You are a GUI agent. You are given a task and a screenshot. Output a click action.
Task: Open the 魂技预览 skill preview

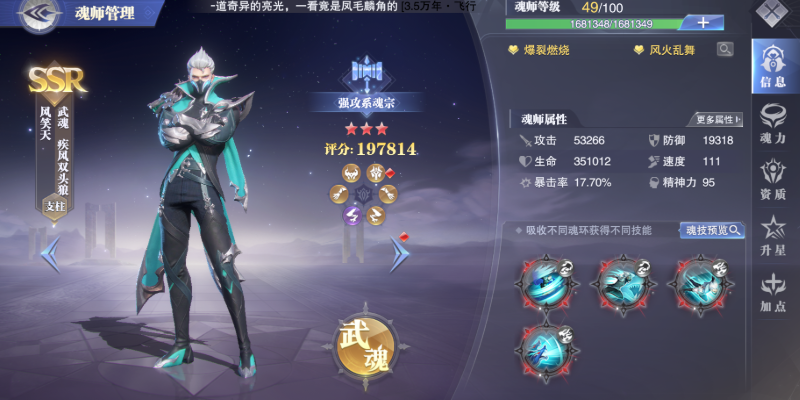click(x=713, y=230)
